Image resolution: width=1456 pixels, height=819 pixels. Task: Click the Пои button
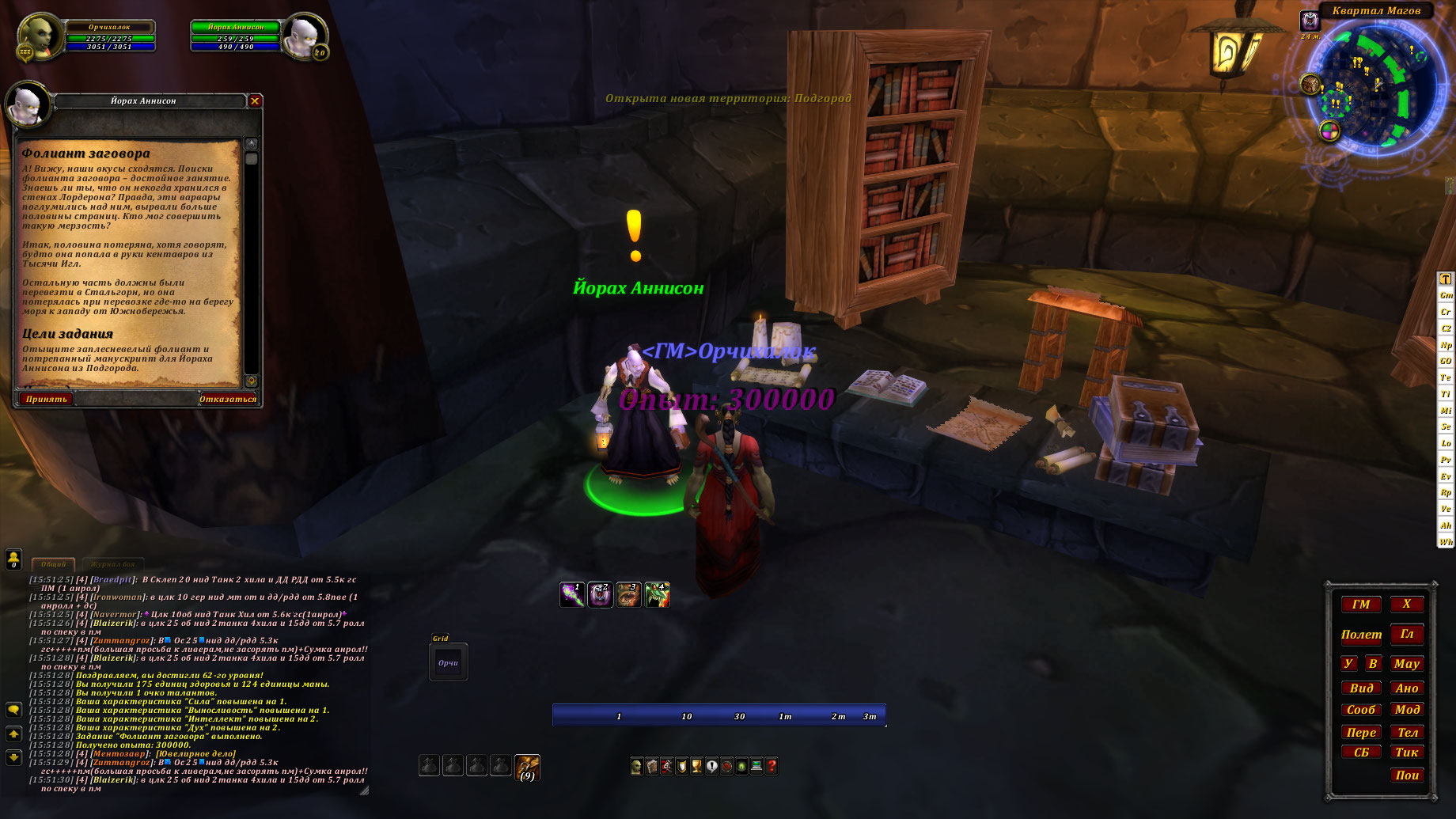click(x=1407, y=775)
